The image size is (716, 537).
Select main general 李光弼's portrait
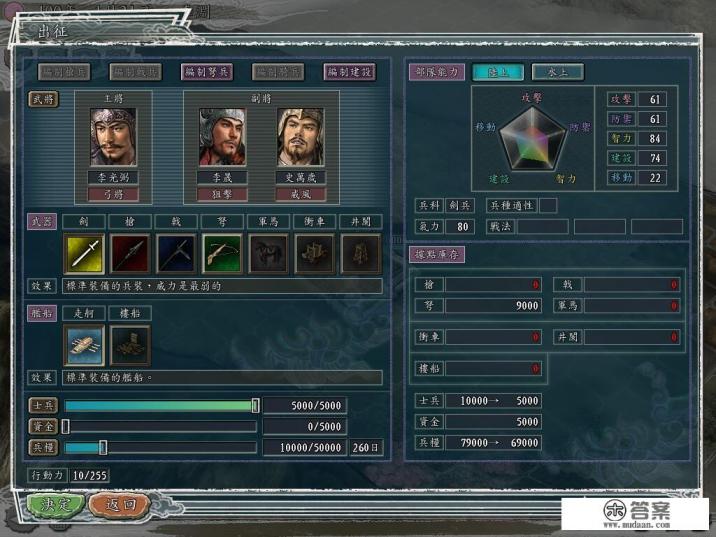tap(113, 137)
